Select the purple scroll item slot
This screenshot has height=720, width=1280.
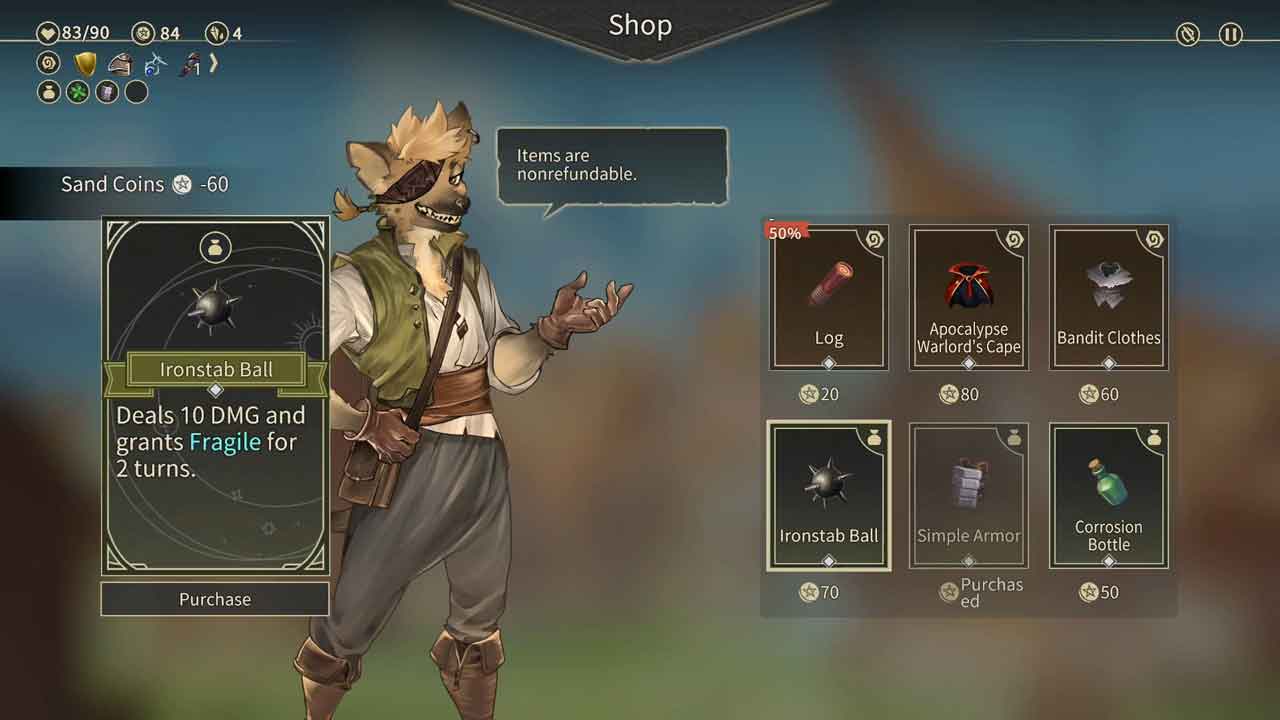pyautogui.click(x=107, y=93)
